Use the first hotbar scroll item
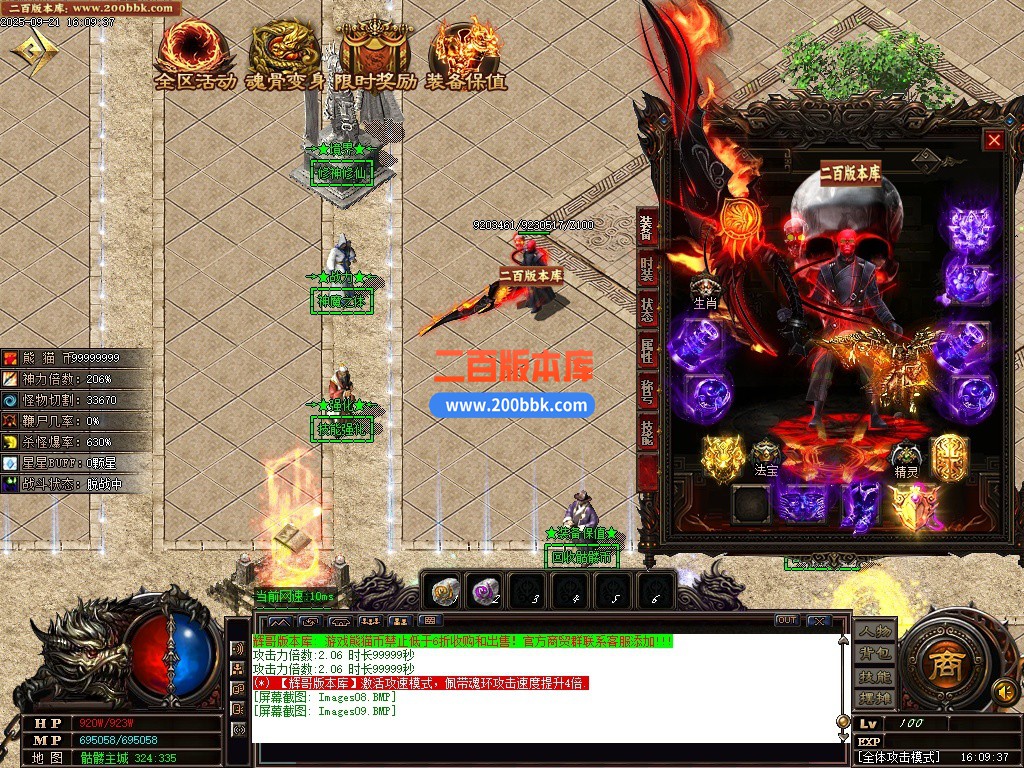Image resolution: width=1024 pixels, height=768 pixels. [x=444, y=592]
